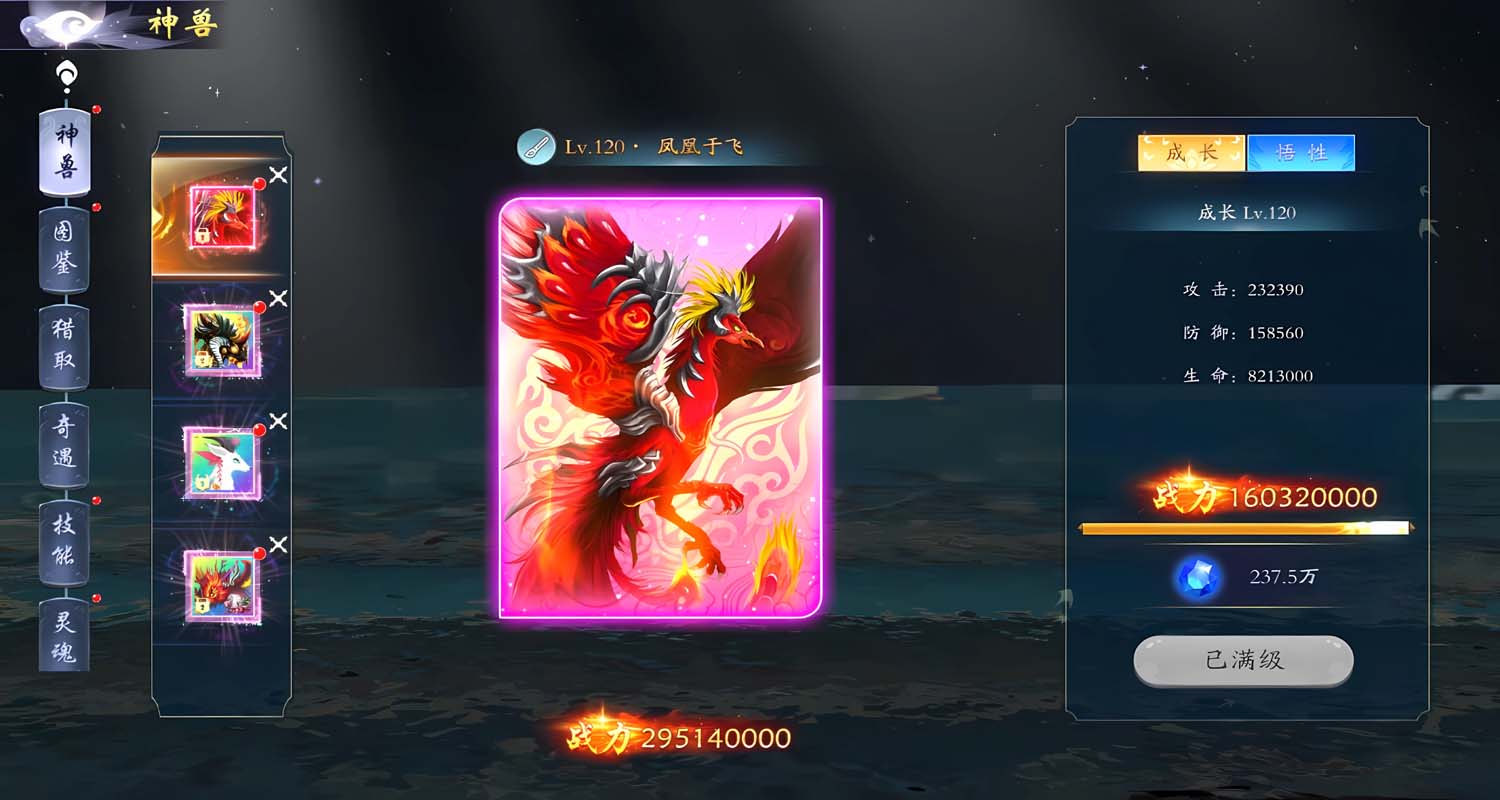Click the 已满级 button
This screenshot has height=800, width=1500.
point(1243,661)
